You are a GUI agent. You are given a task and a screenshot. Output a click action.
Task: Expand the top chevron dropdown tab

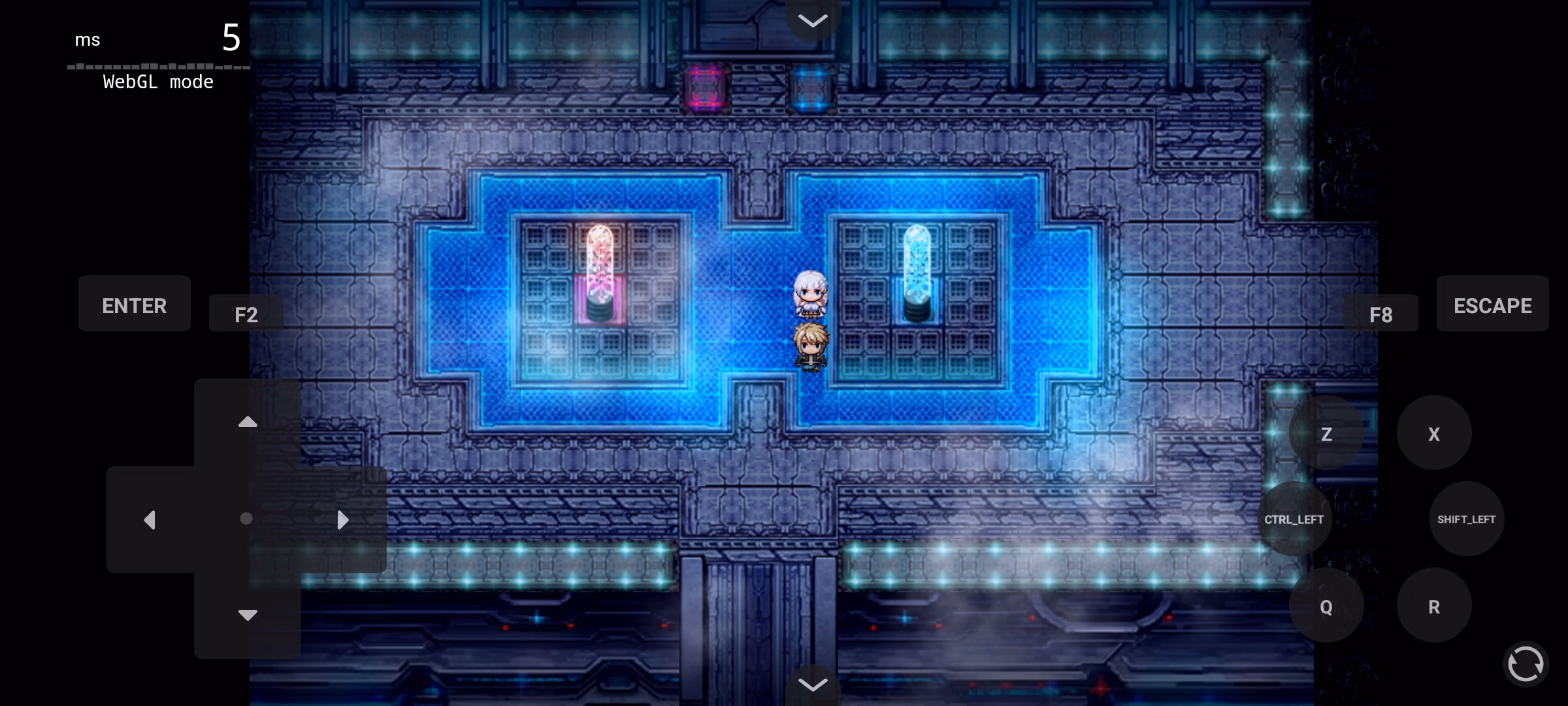tap(813, 20)
